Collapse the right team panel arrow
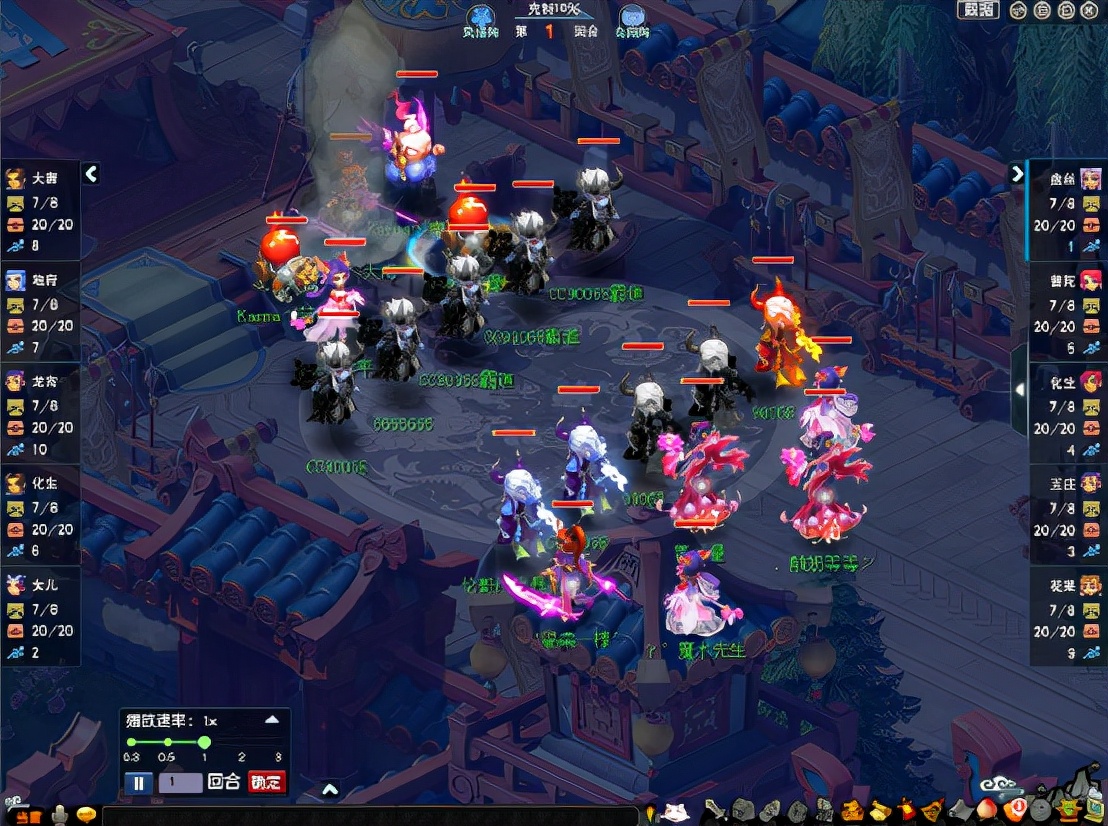 [1017, 173]
